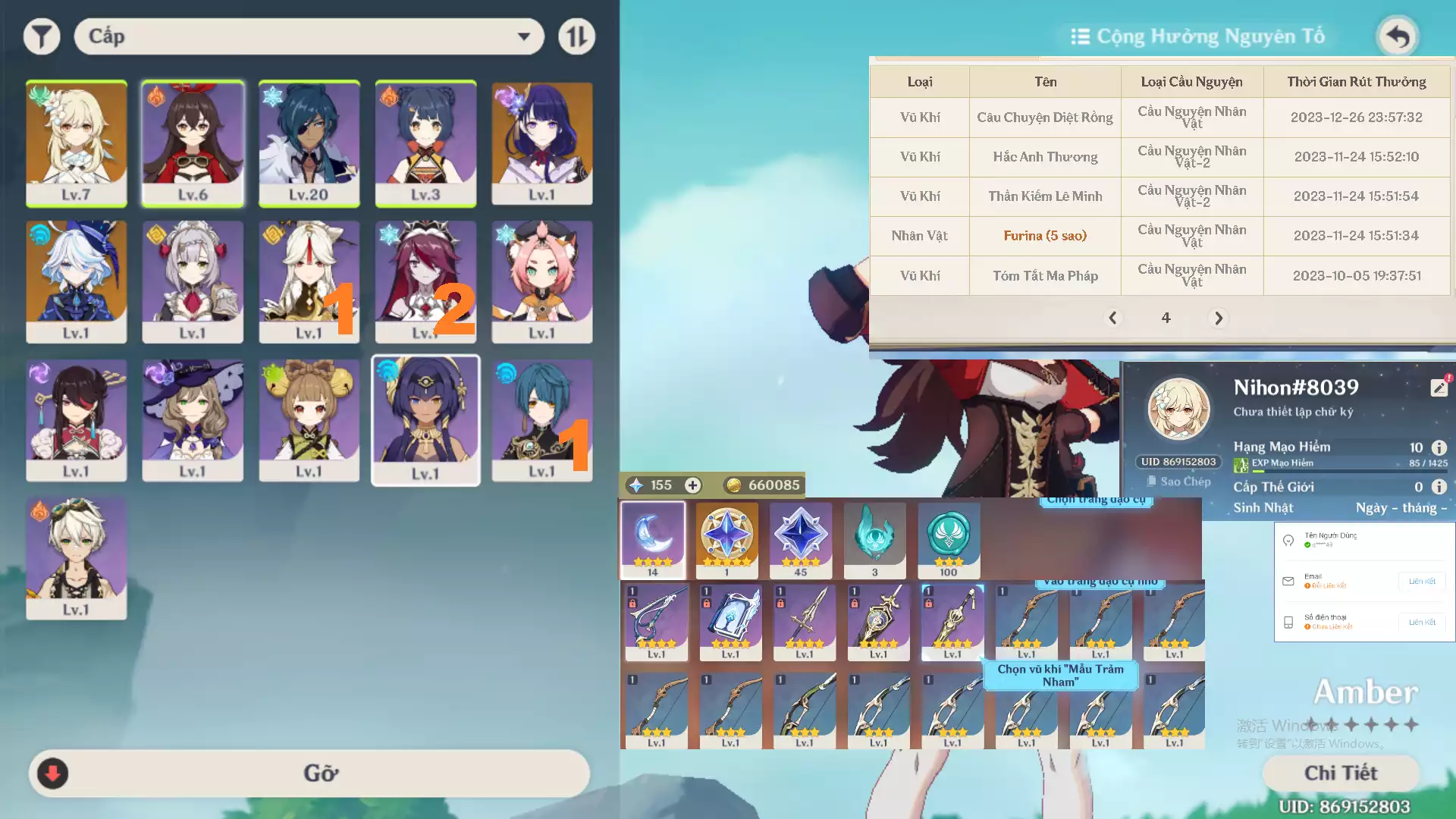Click the info icon beside Hạng Mạo Hiểm
1456x819 pixels.
(x=1440, y=447)
